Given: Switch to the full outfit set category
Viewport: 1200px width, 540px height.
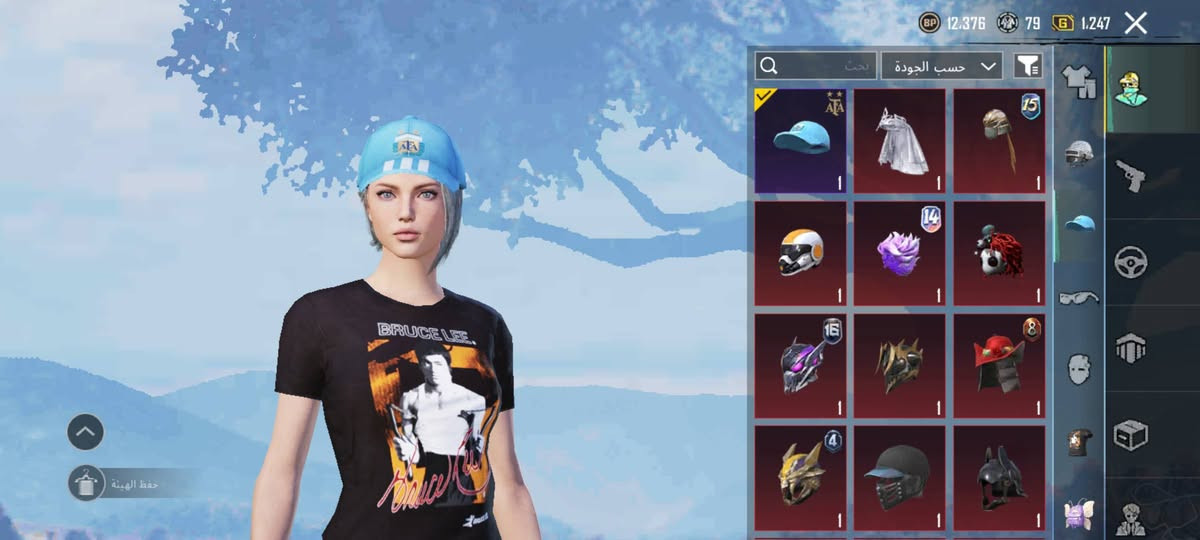Looking at the screenshot, I should pos(1079,80).
